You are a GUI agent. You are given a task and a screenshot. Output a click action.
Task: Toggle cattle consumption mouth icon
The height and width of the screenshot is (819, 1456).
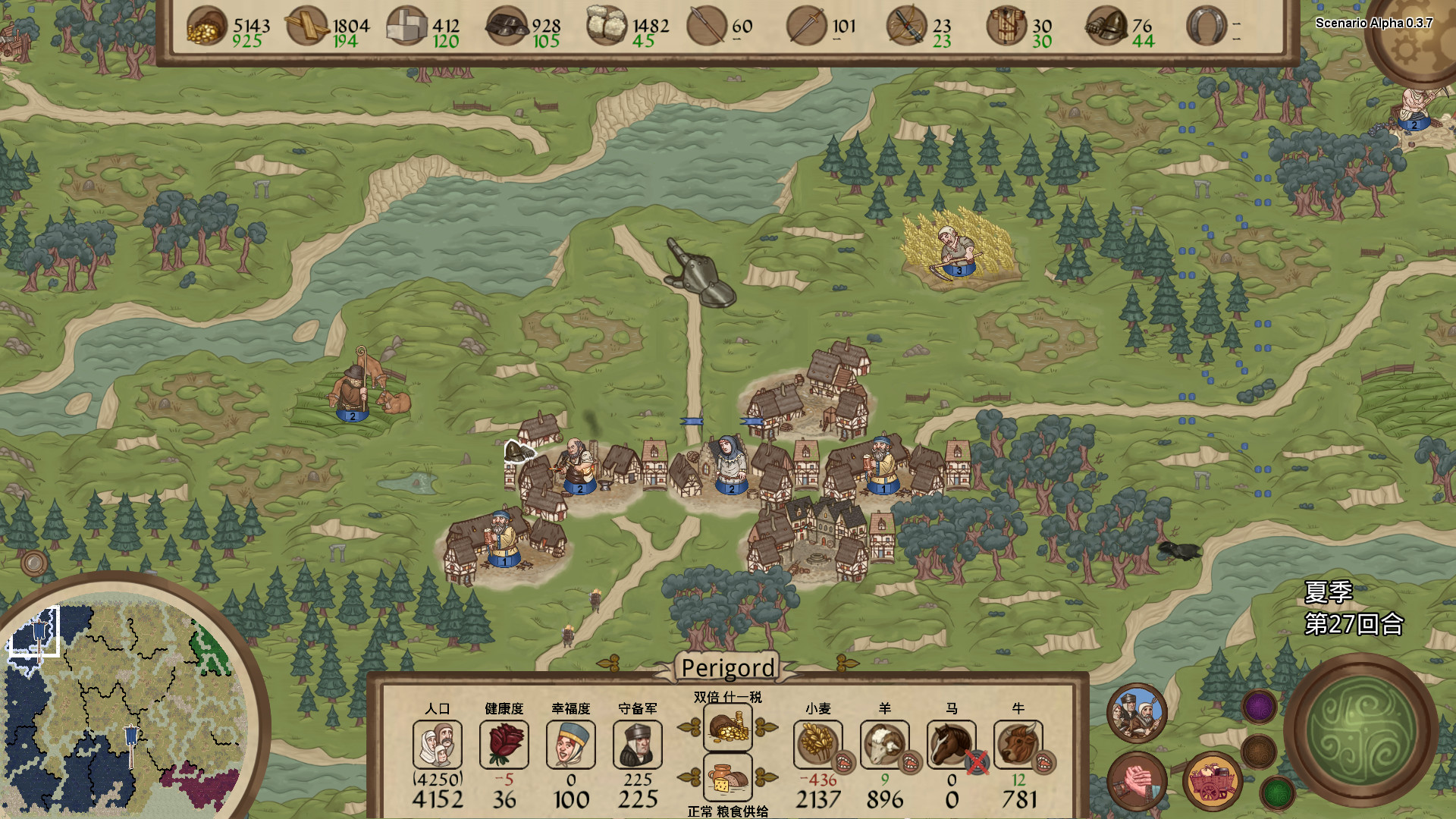[x=1043, y=761]
